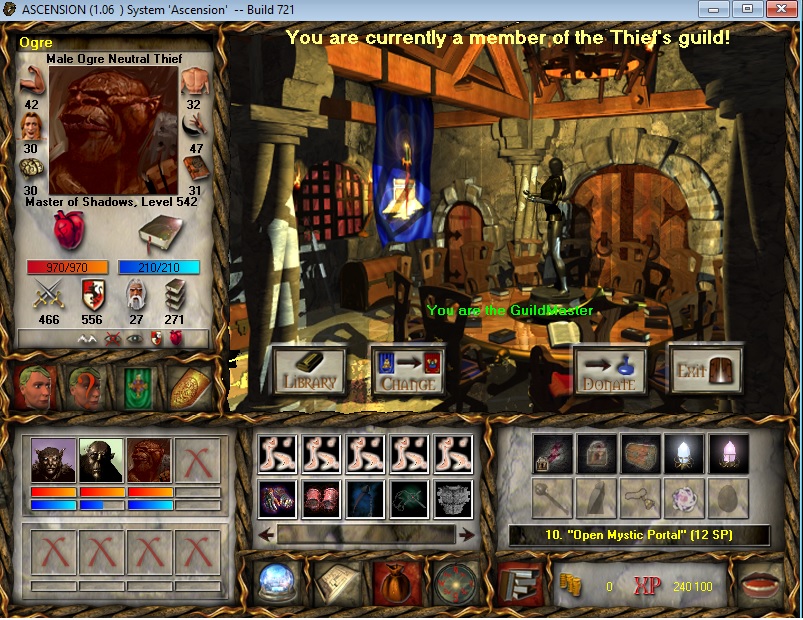803x620 pixels.
Task: Cast the treasure chest spell icon
Action: pos(641,454)
